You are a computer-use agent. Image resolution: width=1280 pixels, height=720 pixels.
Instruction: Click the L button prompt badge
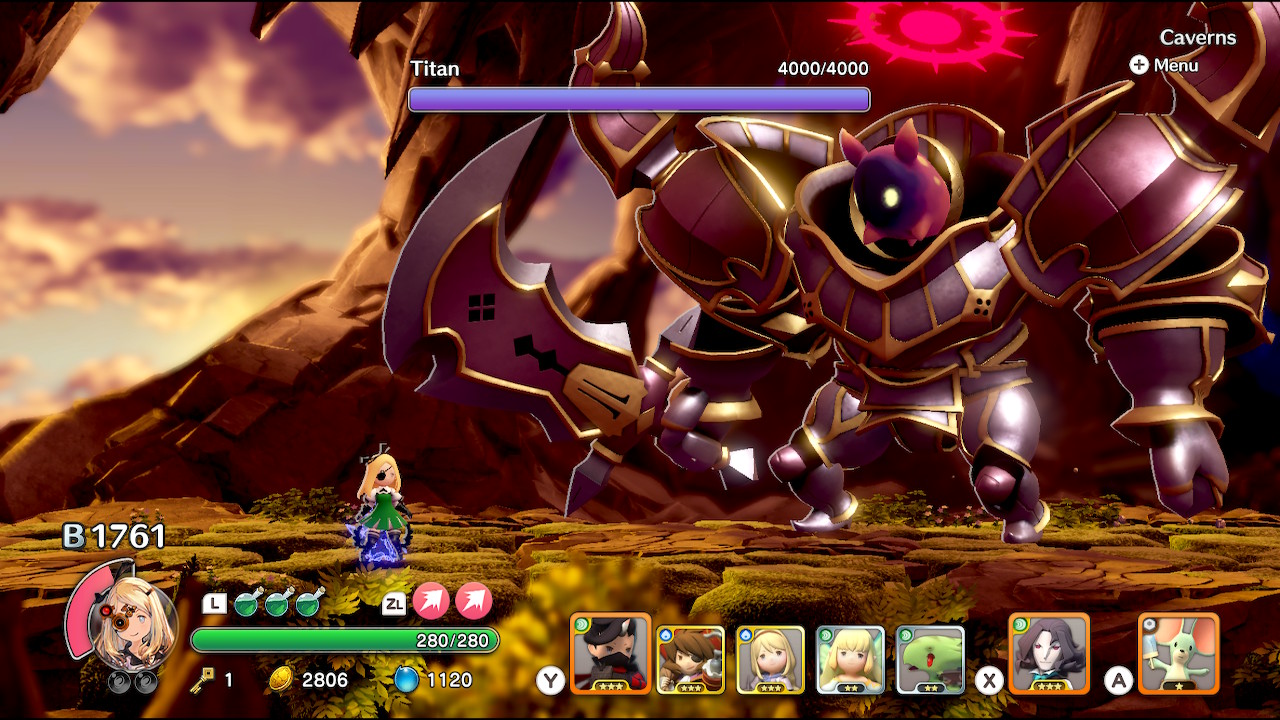coord(212,602)
